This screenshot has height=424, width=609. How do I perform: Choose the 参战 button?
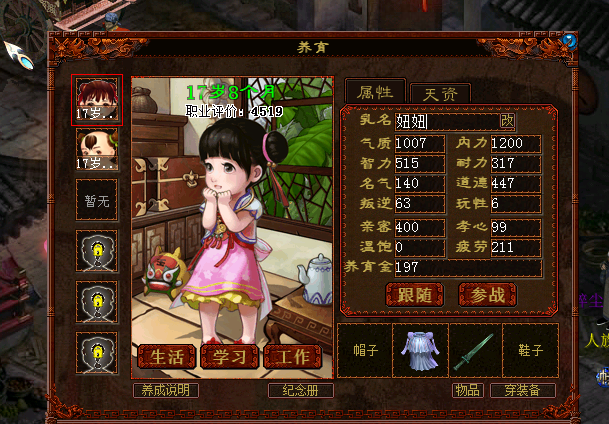pyautogui.click(x=487, y=294)
